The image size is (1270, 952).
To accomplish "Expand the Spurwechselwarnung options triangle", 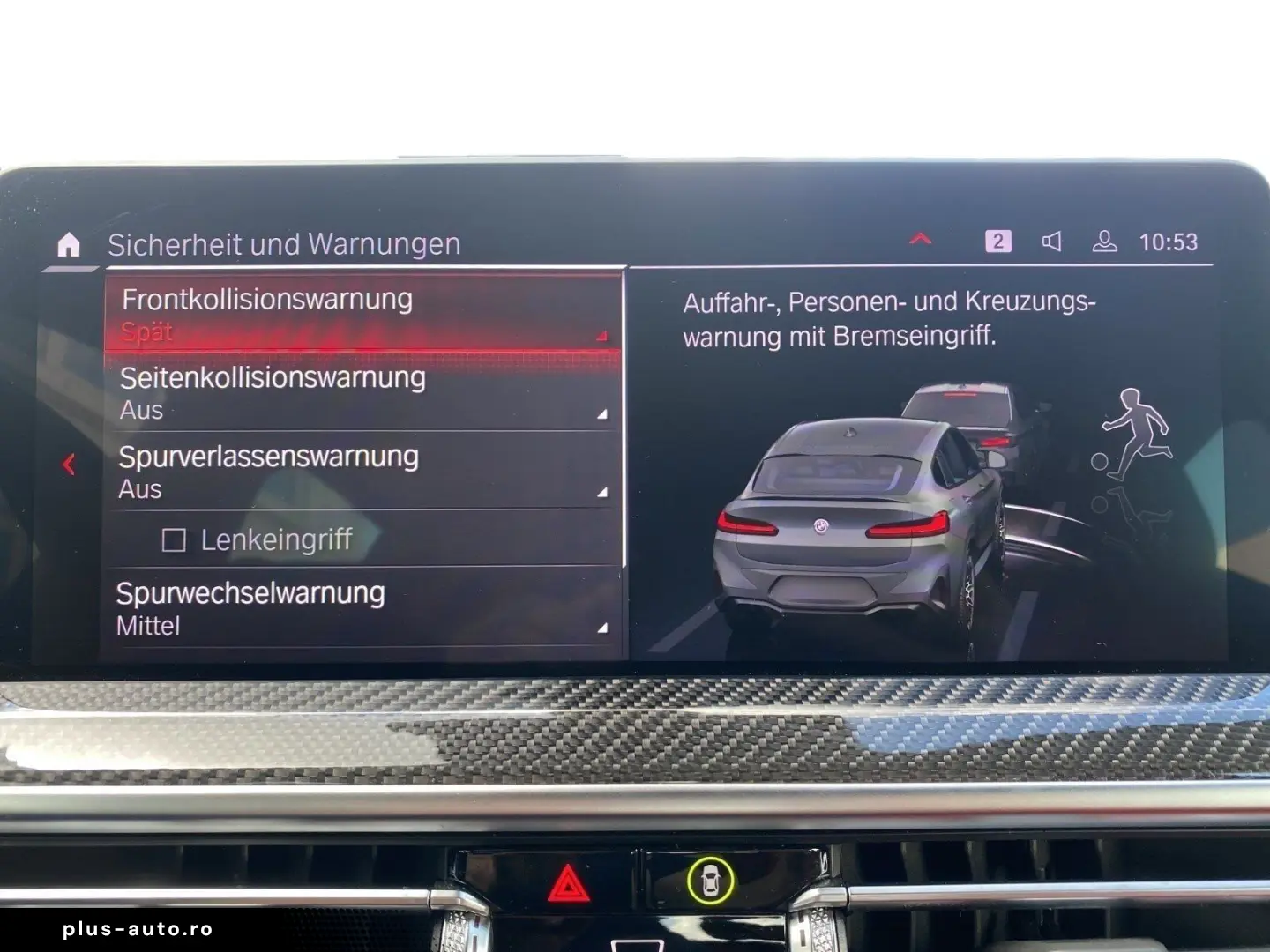I will [x=602, y=628].
